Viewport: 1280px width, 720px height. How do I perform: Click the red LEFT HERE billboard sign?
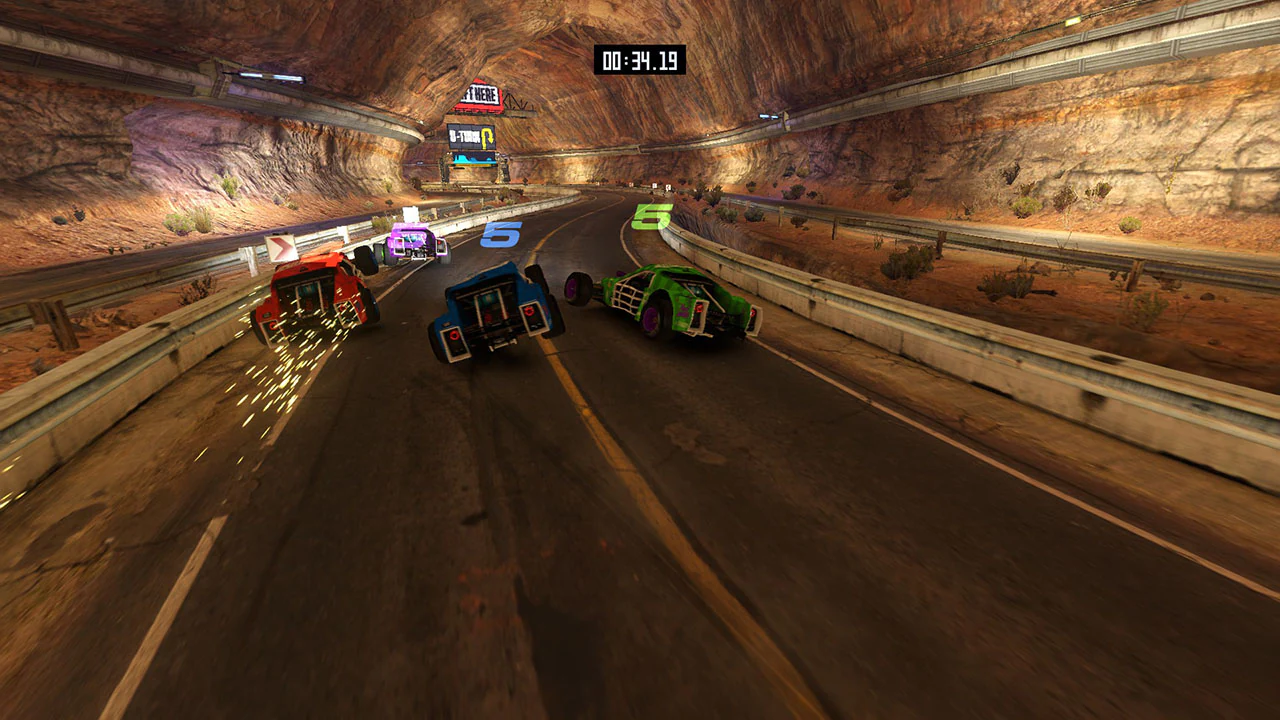tap(477, 93)
